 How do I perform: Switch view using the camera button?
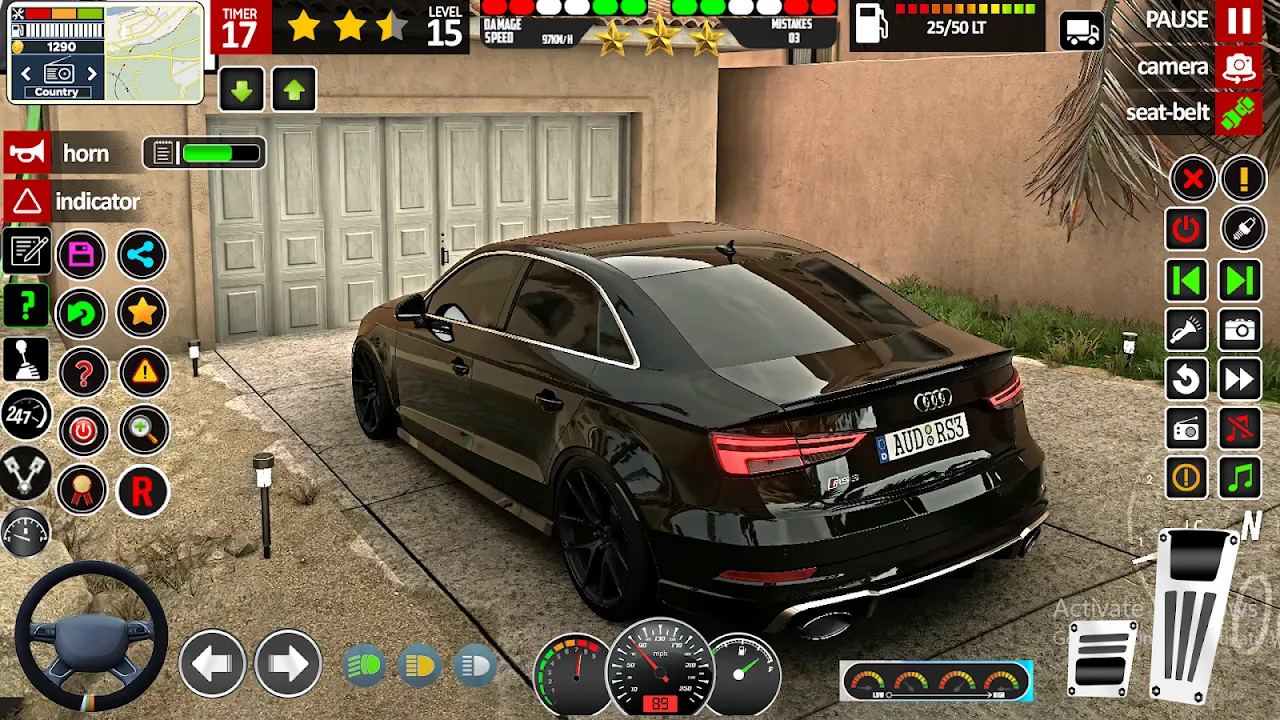click(x=1239, y=68)
